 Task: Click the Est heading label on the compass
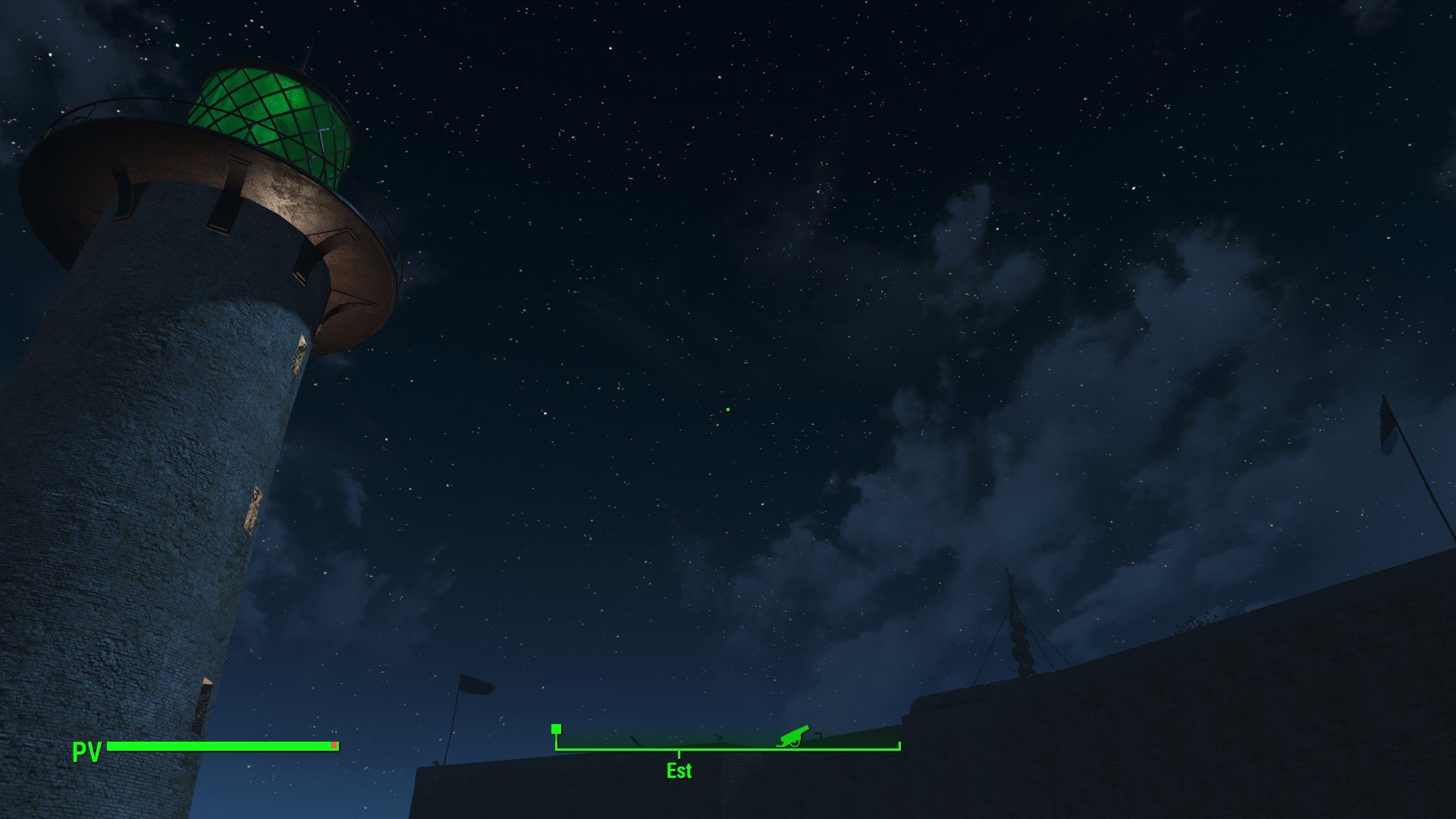point(679,770)
